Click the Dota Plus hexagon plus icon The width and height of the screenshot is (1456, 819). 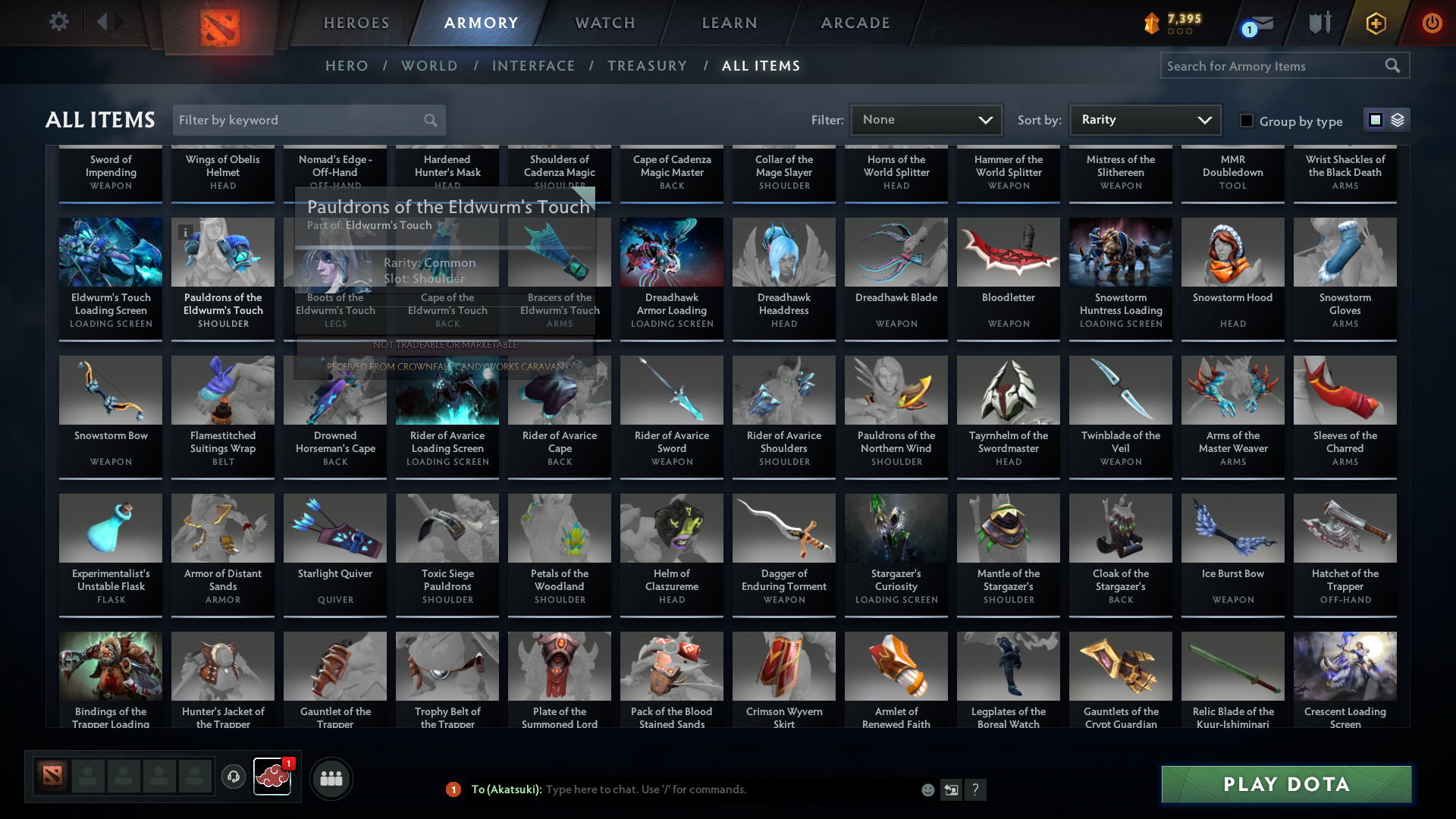1375,23
